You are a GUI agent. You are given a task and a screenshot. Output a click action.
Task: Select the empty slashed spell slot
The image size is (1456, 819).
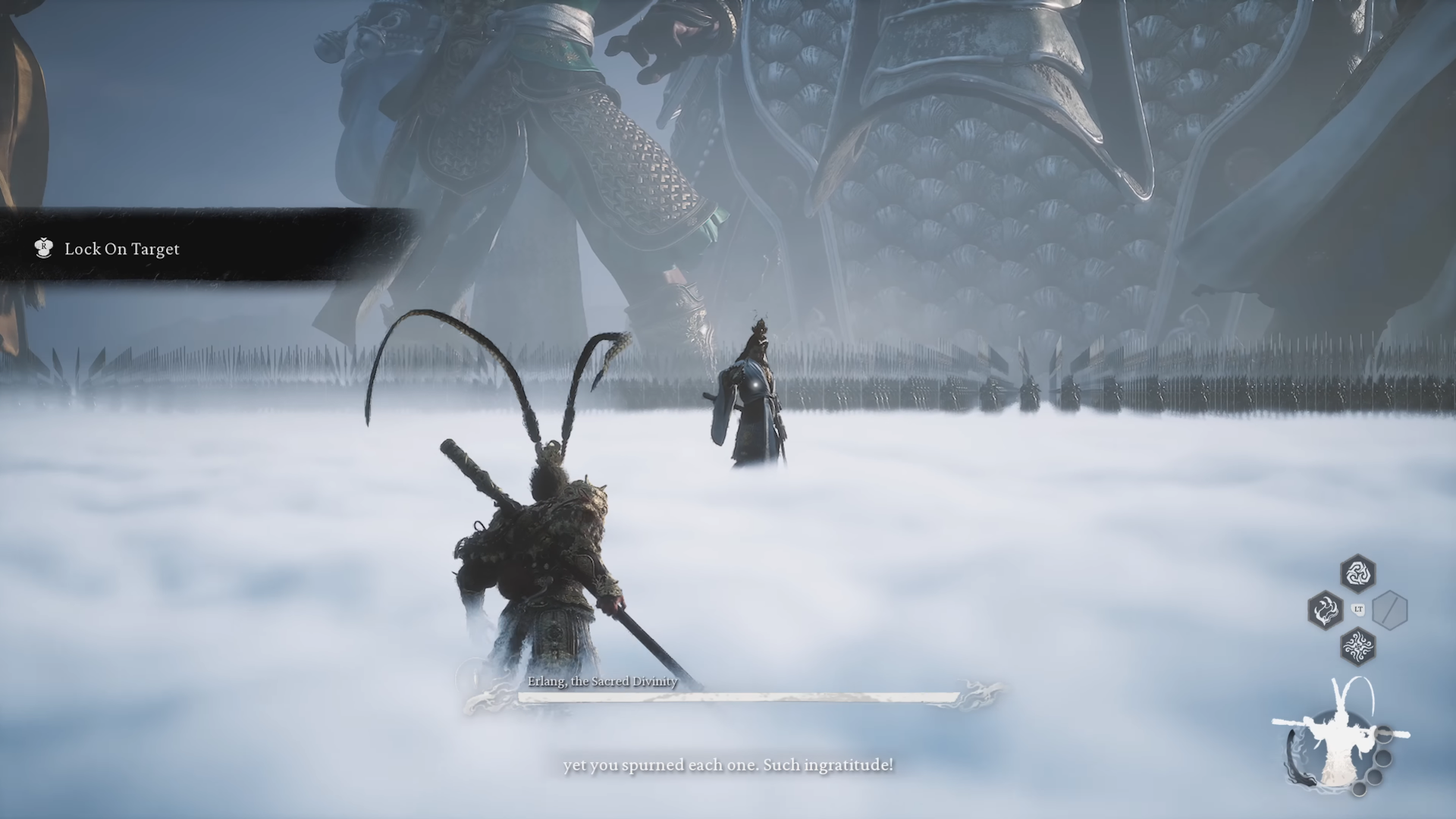[x=1390, y=610]
